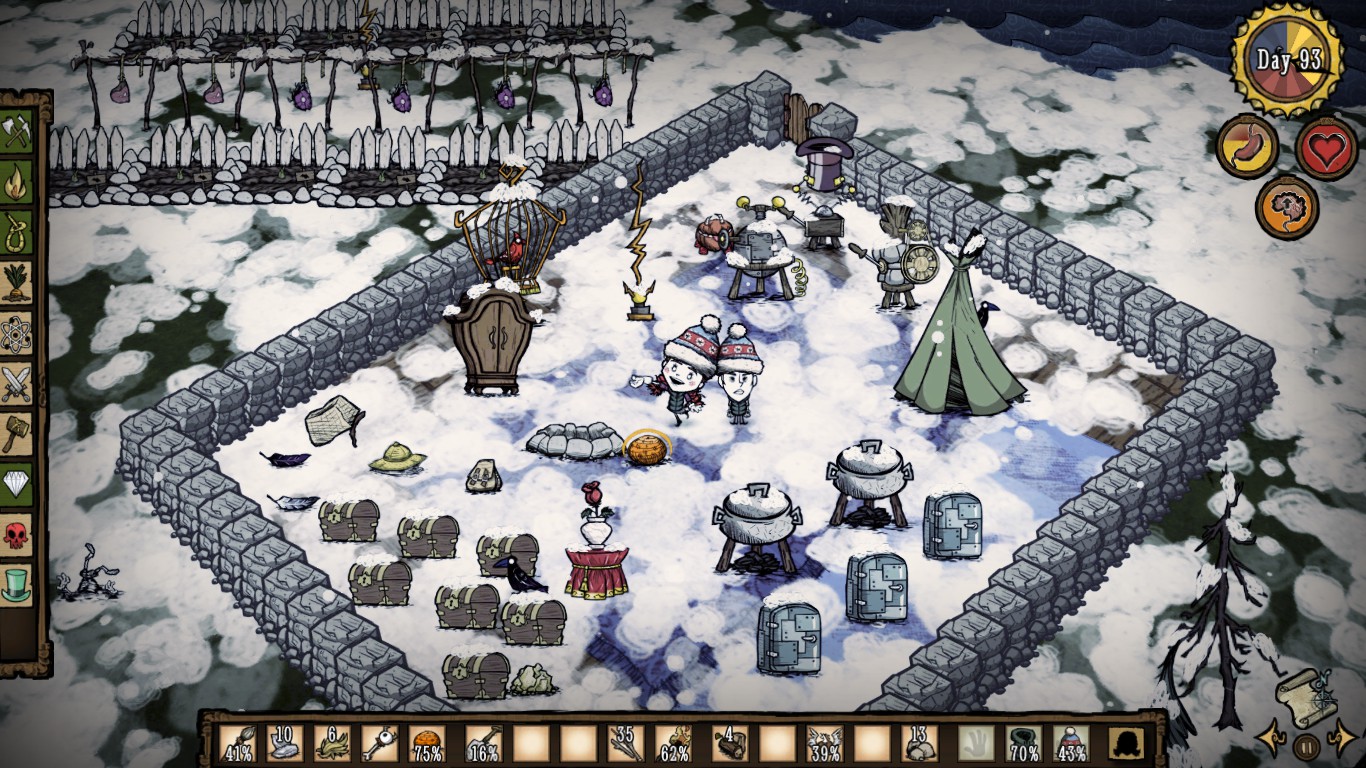Pause the game
This screenshot has width=1366, height=768.
click(x=1305, y=745)
